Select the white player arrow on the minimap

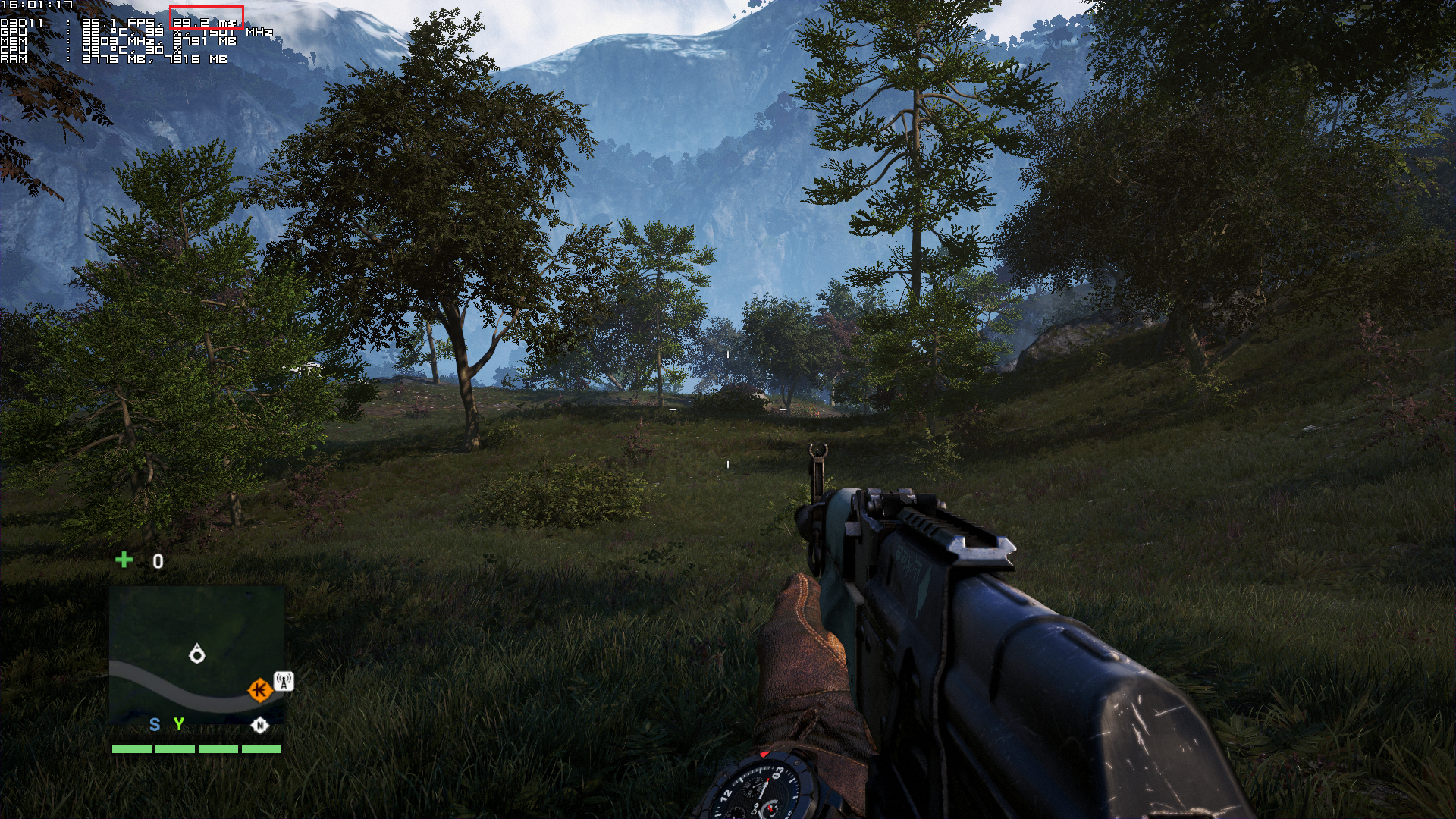click(197, 654)
